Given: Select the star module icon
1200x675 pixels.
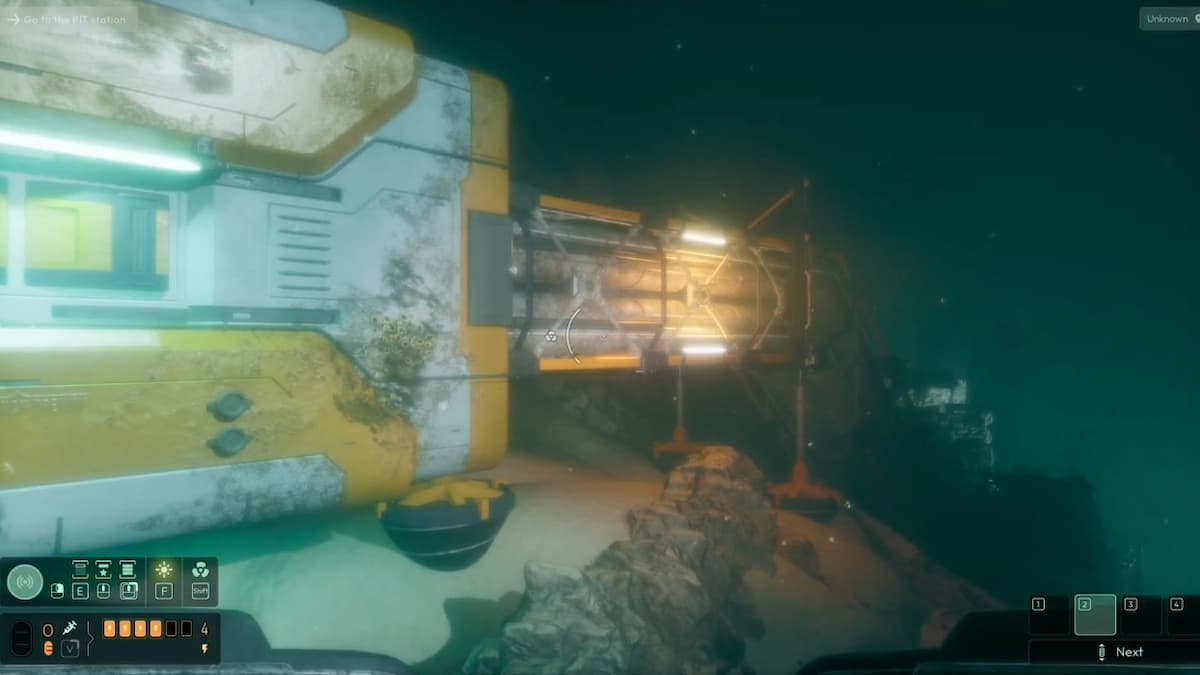Looking at the screenshot, I should 103,570.
